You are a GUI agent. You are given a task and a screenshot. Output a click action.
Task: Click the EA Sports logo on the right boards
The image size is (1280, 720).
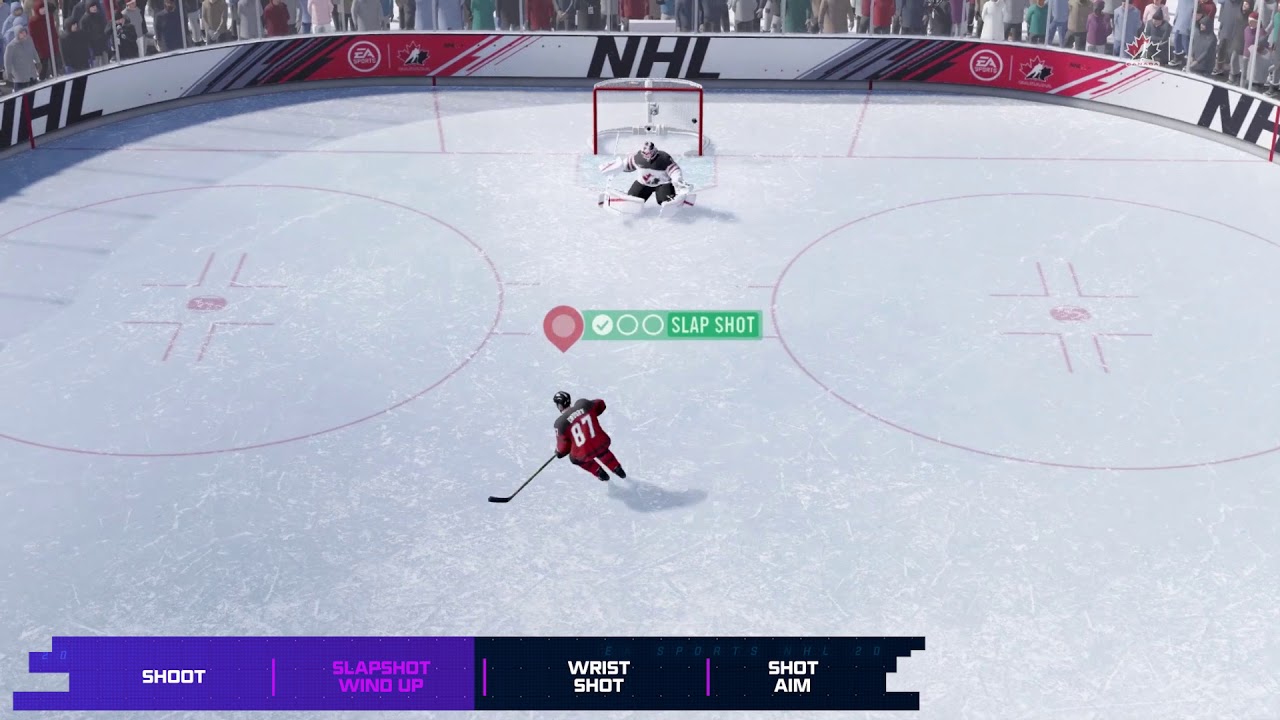986,63
